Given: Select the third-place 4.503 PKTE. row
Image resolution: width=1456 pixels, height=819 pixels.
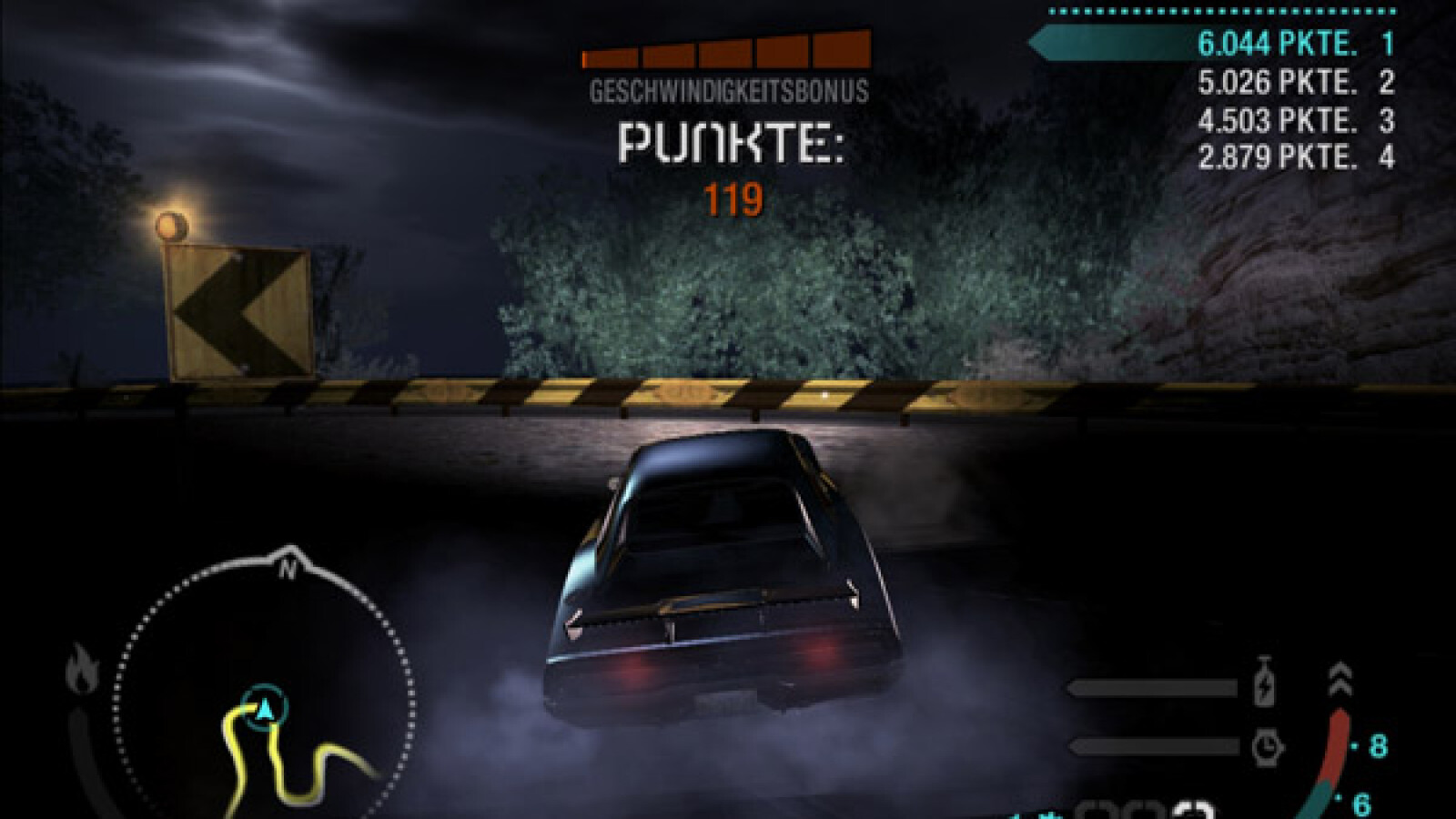Looking at the screenshot, I should (x=1294, y=120).
